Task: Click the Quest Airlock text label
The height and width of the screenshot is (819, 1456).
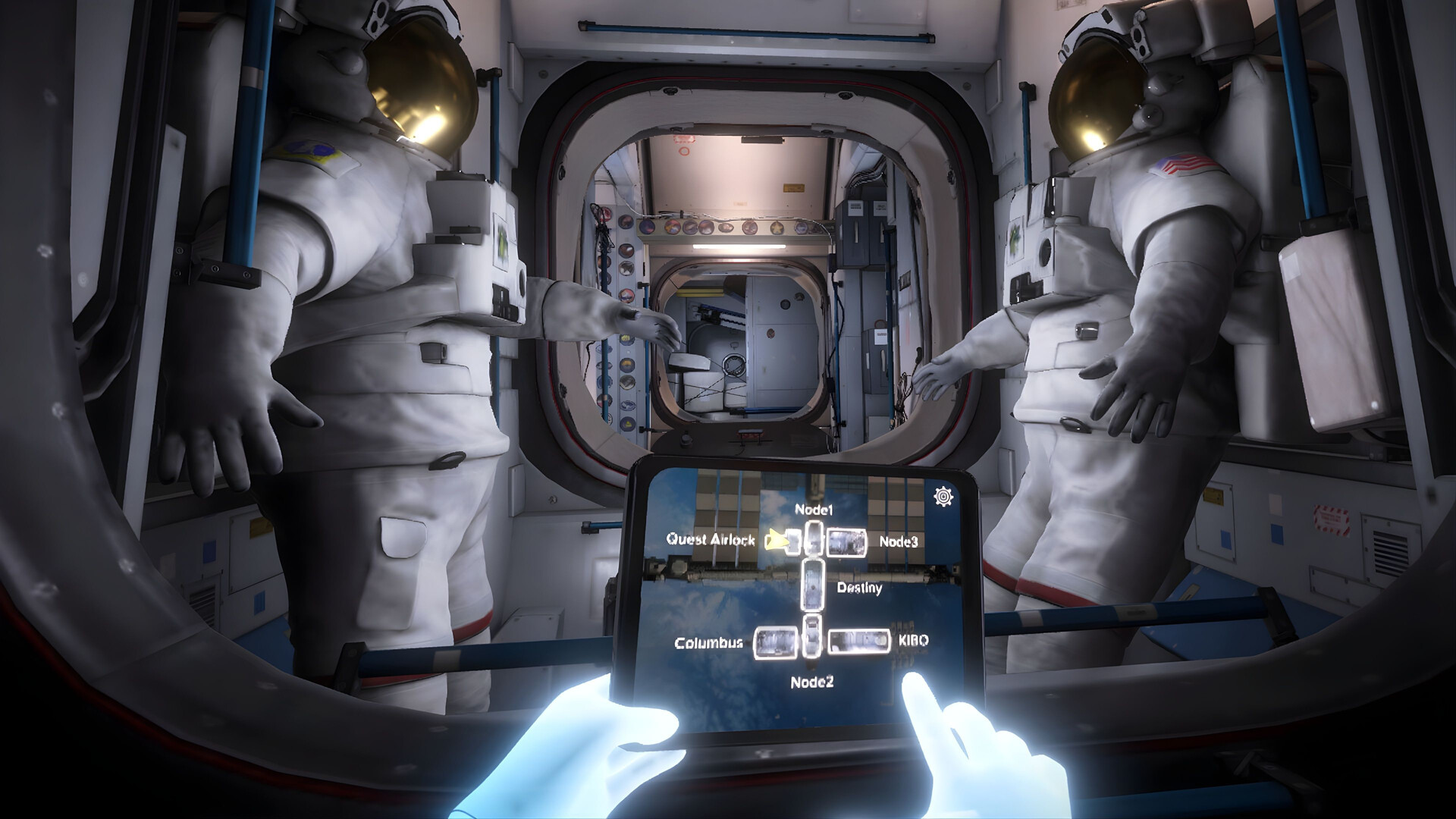Action: tap(711, 540)
